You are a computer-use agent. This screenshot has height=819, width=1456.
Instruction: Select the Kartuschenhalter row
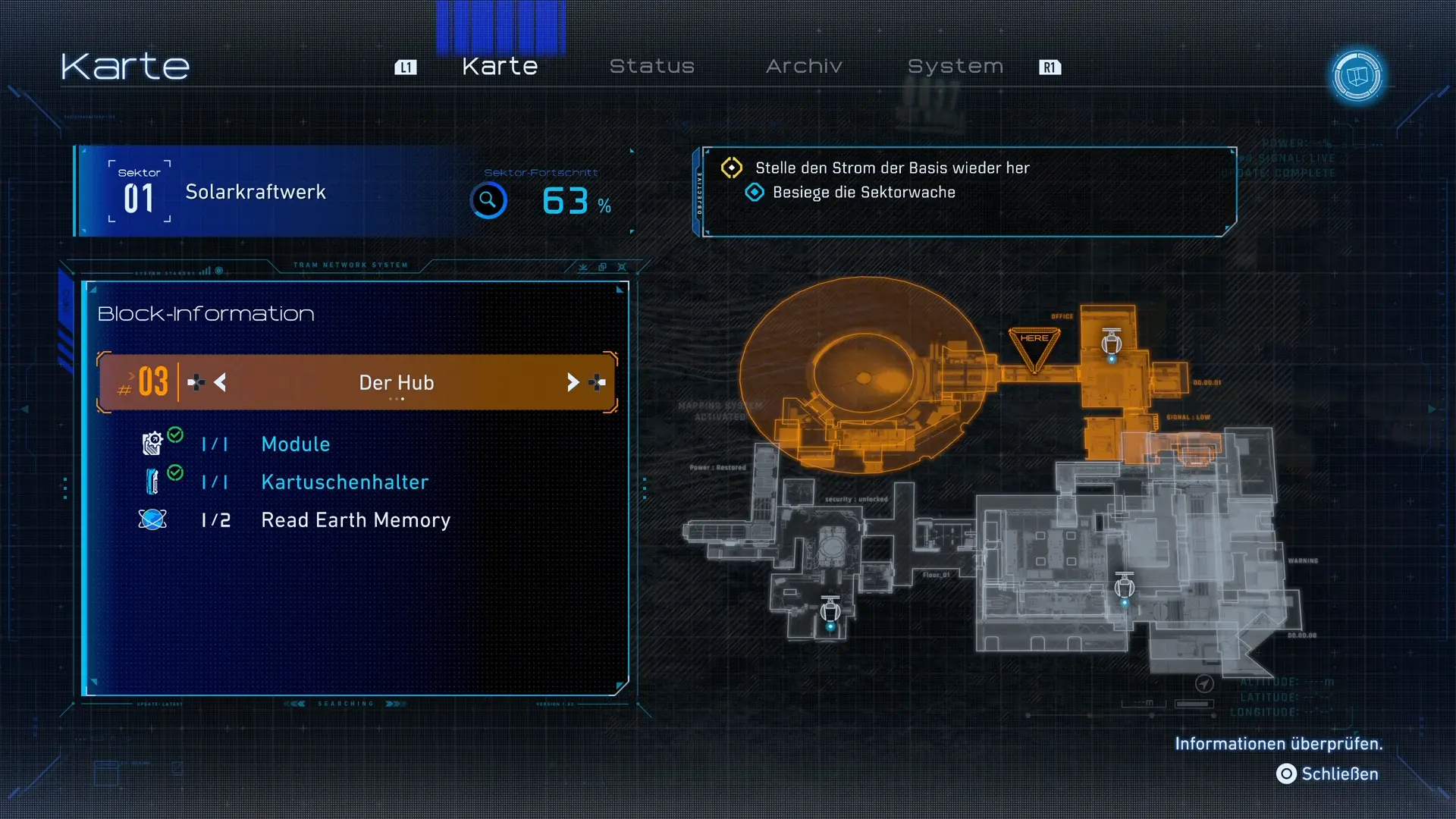[344, 482]
